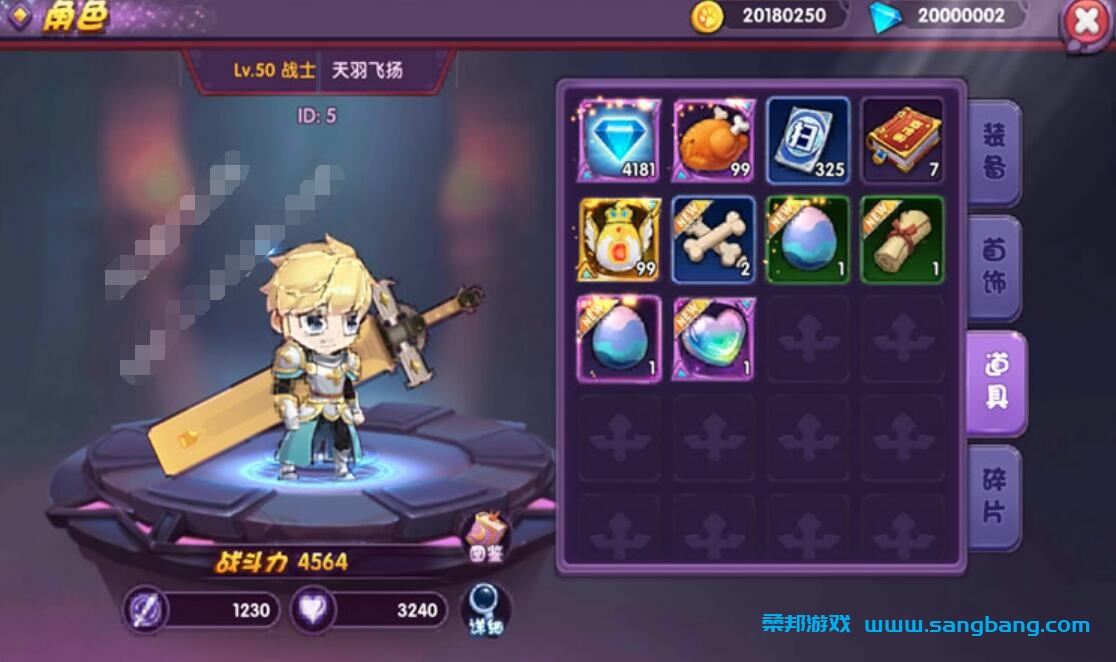The image size is (1116, 662).
Task: Select the red spellbook item slot
Action: point(902,140)
